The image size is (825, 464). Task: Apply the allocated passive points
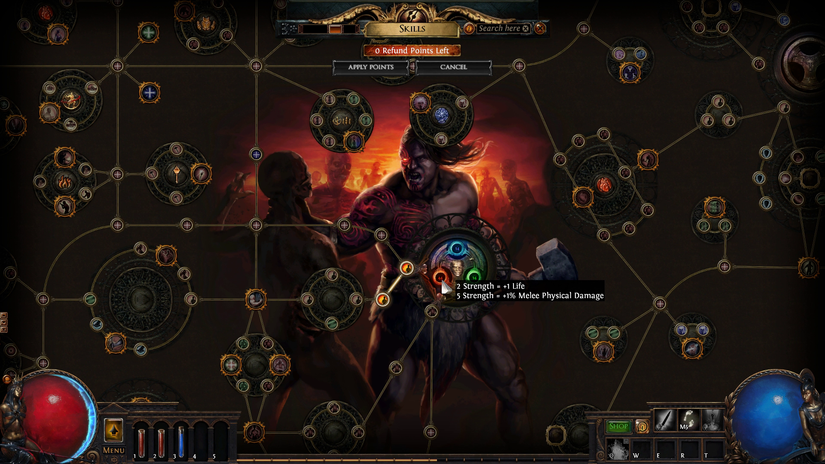(370, 67)
